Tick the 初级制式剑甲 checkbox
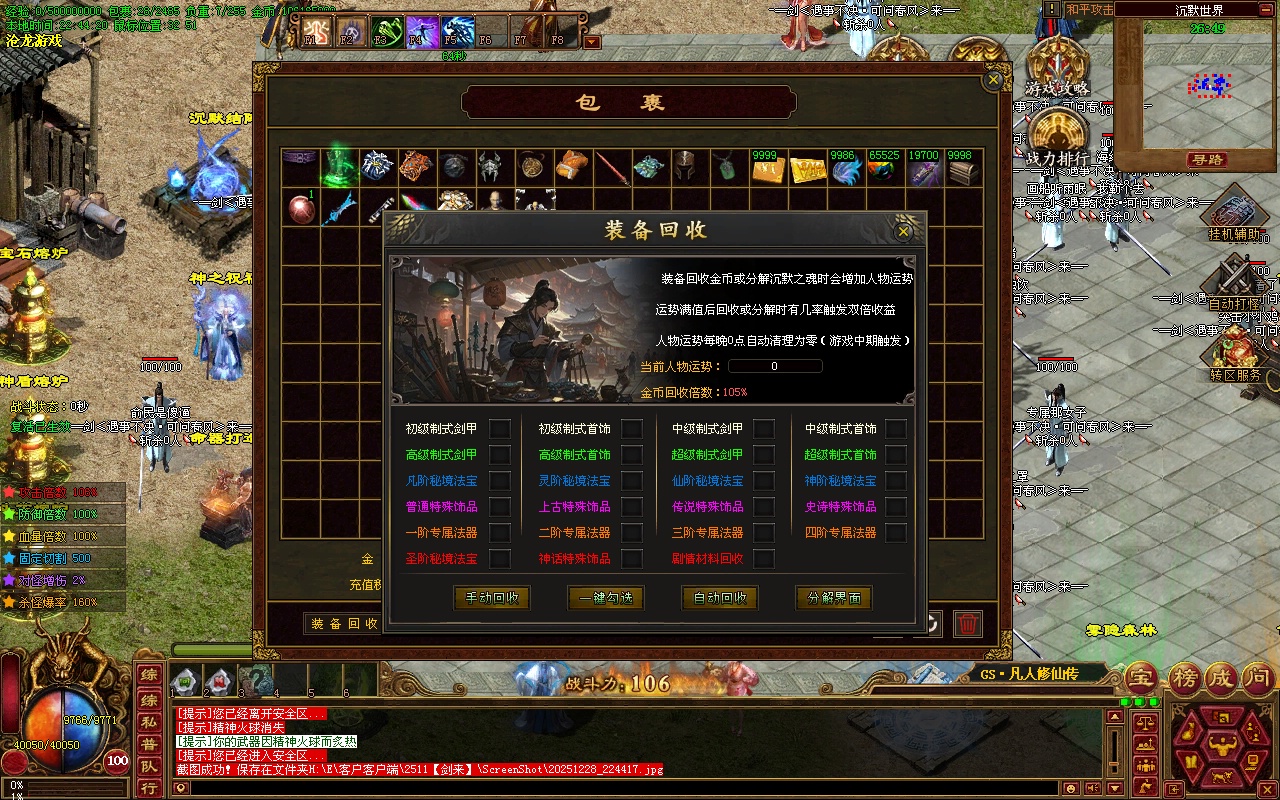The height and width of the screenshot is (800, 1280). [500, 429]
